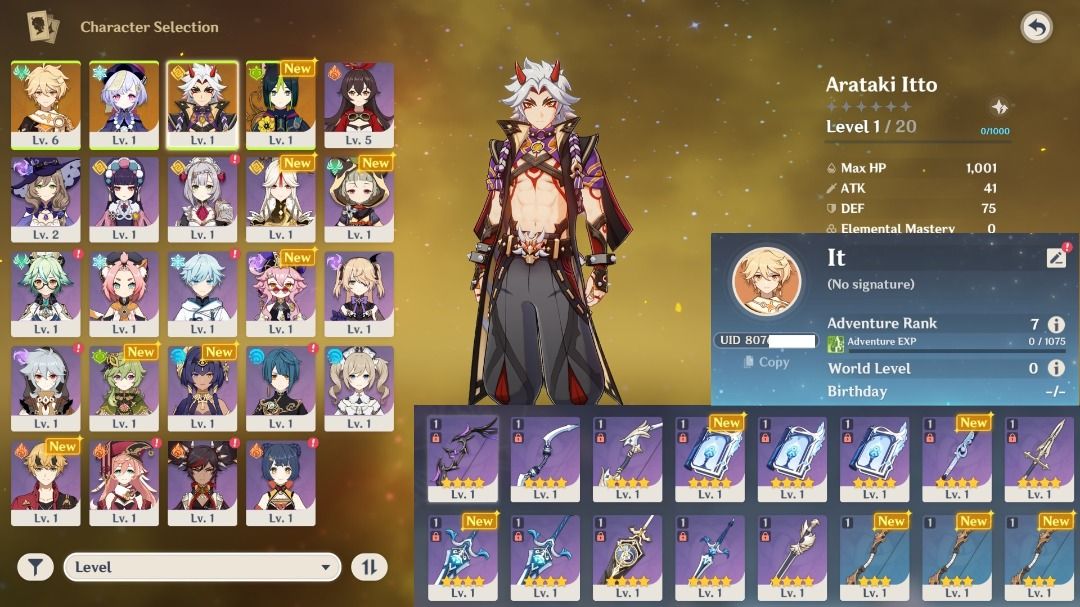The width and height of the screenshot is (1080, 607).
Task: Pick the Xingqiu character card
Action: pos(281,387)
